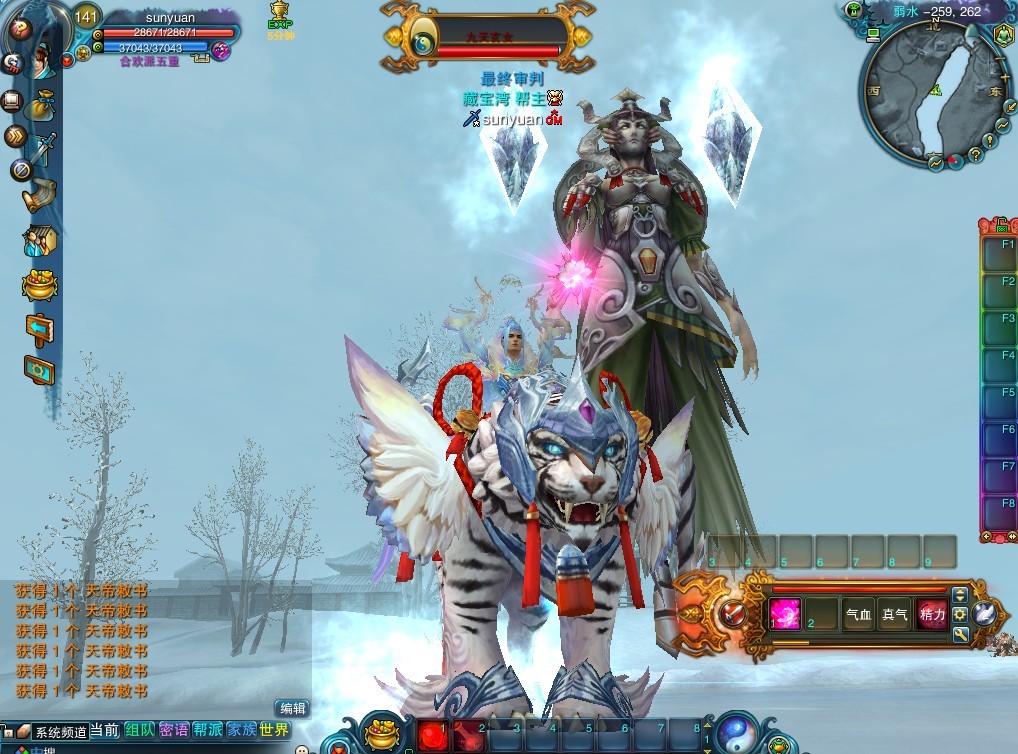Open the quest scroll icon
The width and height of the screenshot is (1018, 754).
point(40,194)
